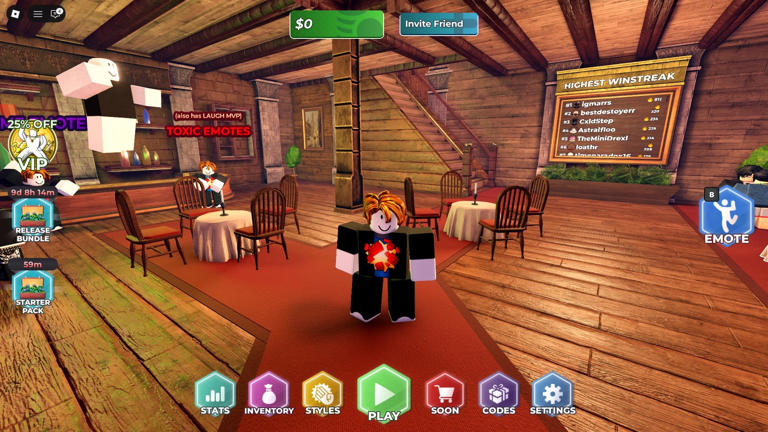Screen dimensions: 768x432
Task: Open the 25% off VIP offer
Action: 31,147
